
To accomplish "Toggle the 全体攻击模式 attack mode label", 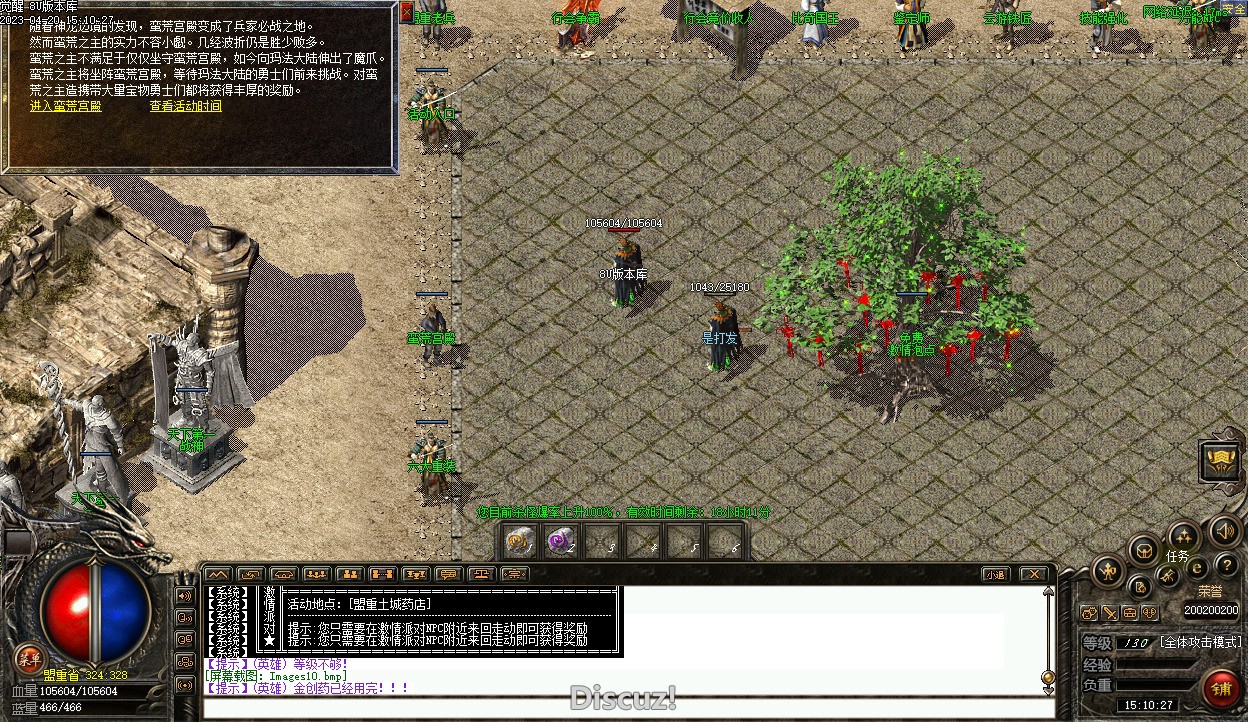I will [x=1200, y=642].
